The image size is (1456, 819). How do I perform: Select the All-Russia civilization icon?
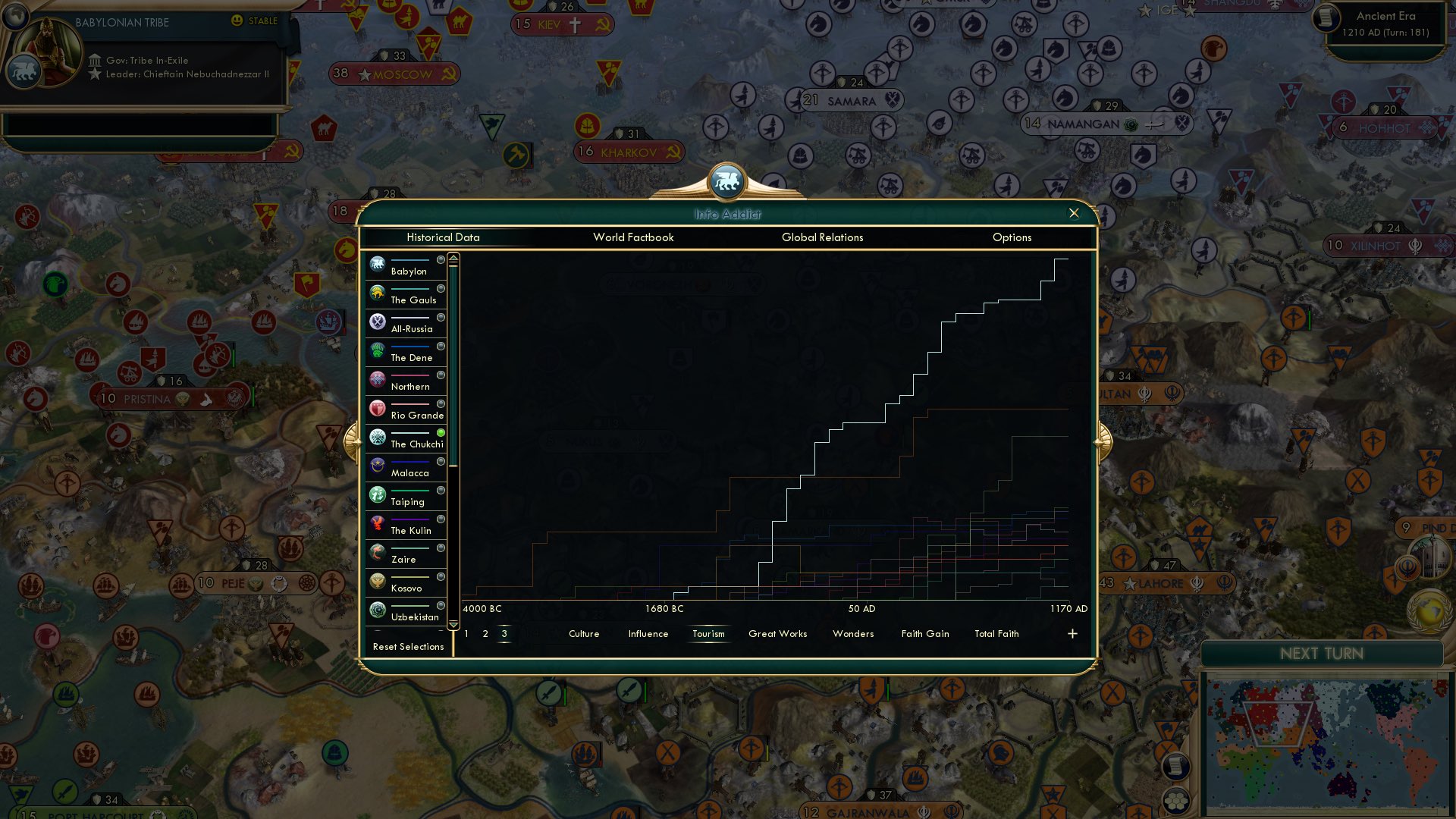tap(377, 322)
